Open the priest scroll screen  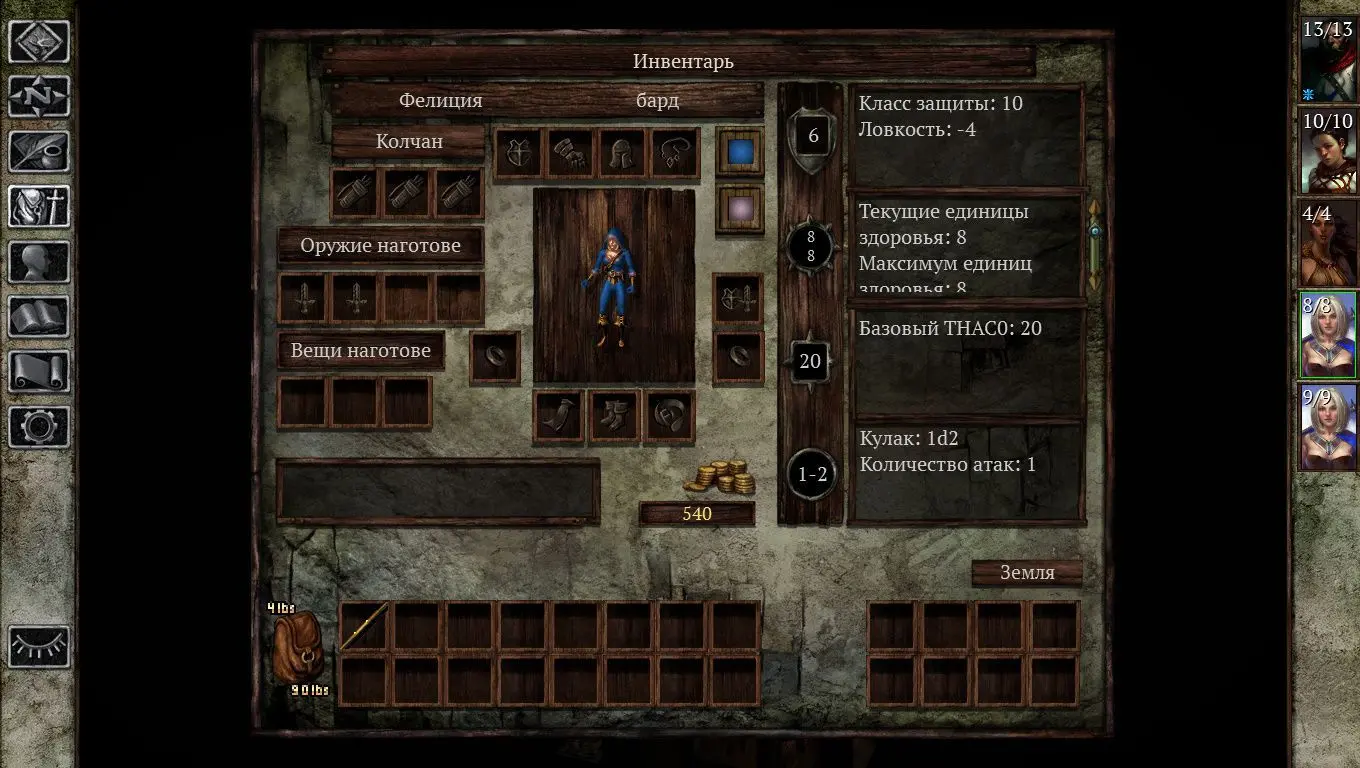point(39,372)
